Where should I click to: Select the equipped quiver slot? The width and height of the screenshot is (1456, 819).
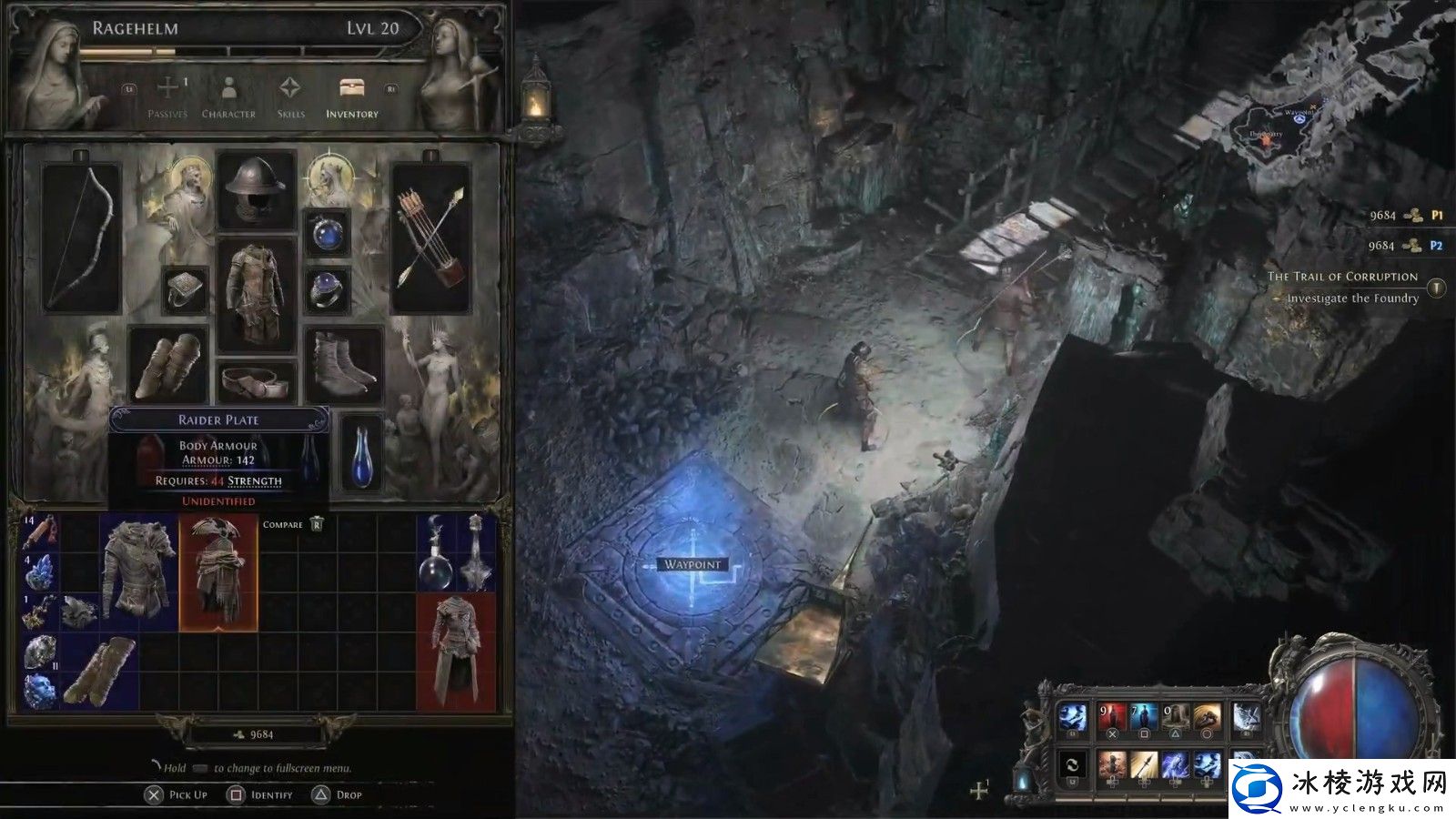tap(430, 238)
